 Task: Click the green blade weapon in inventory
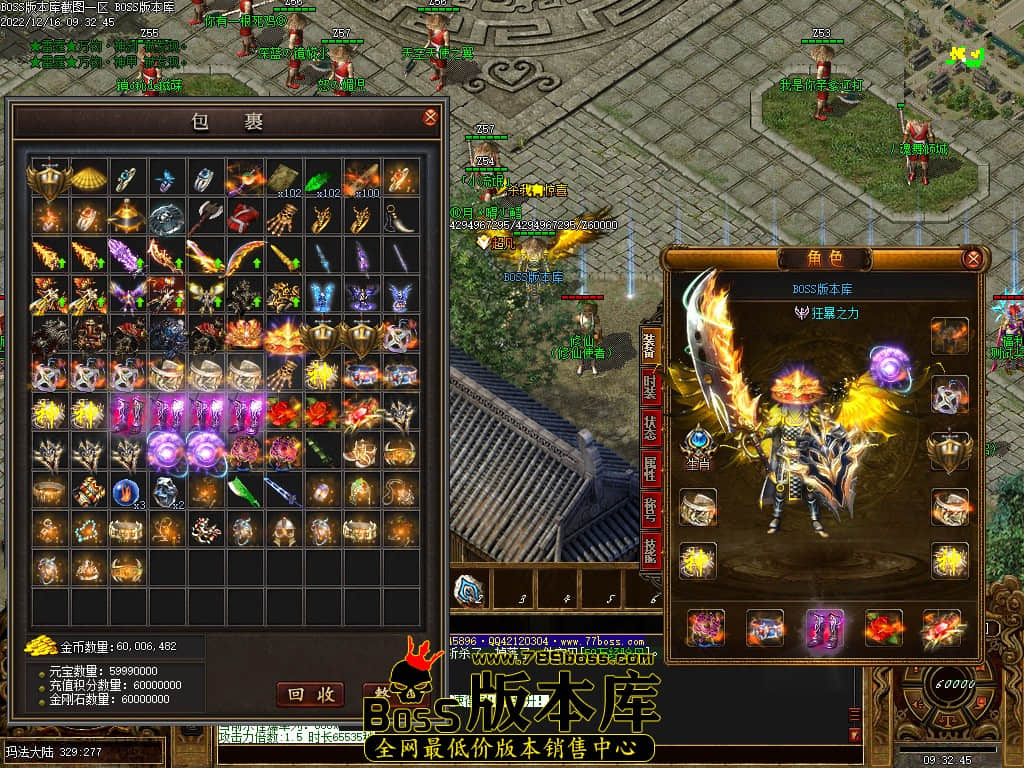(244, 491)
